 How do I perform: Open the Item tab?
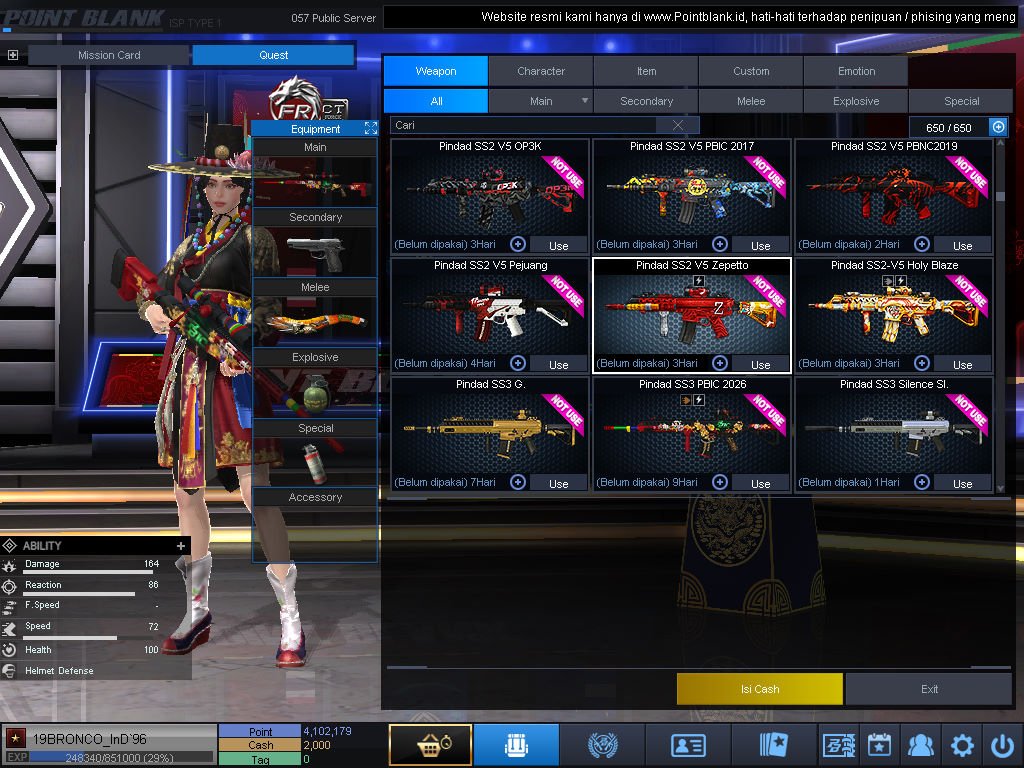click(646, 71)
